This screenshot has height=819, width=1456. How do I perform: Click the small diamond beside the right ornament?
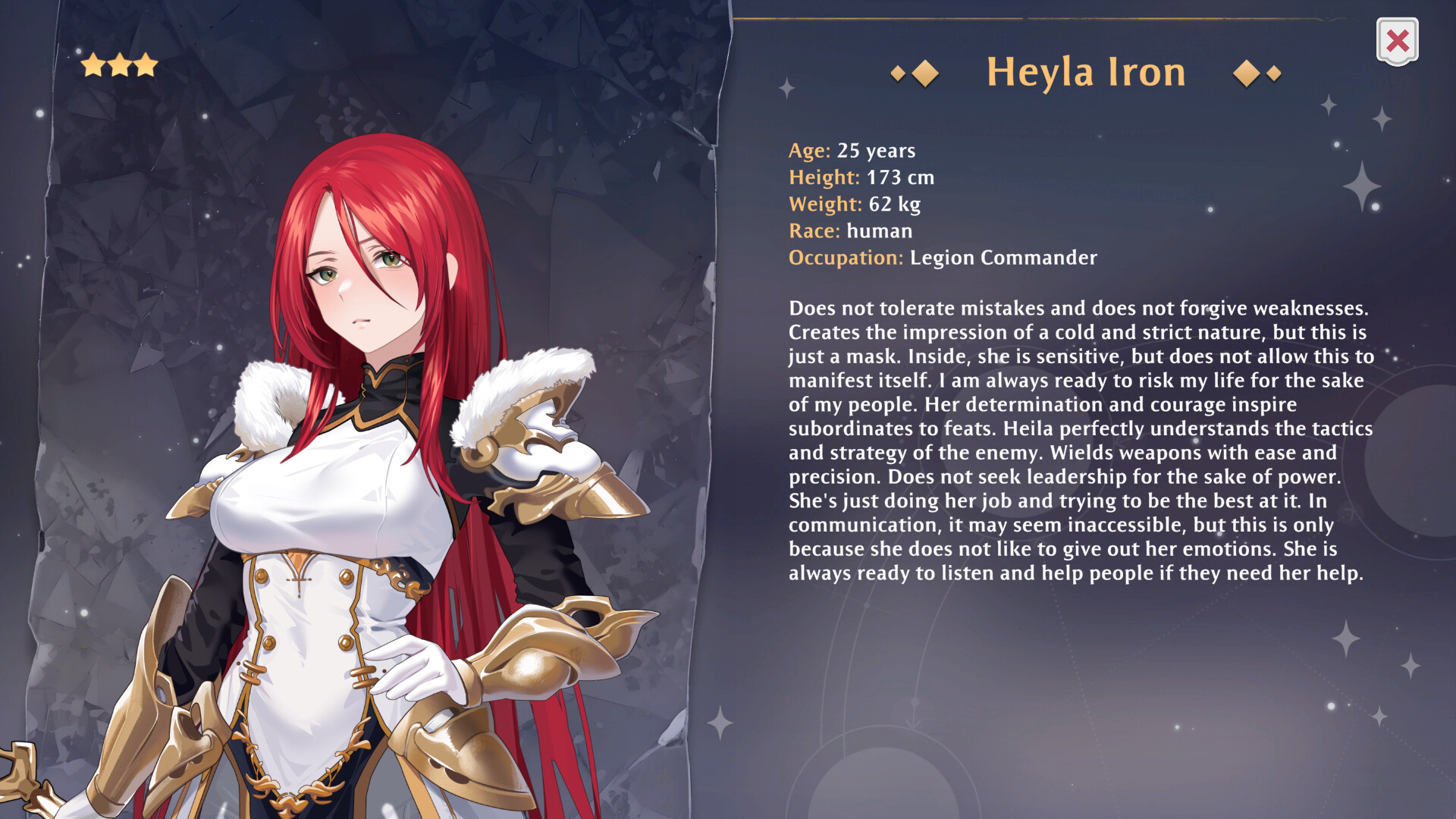[1271, 73]
